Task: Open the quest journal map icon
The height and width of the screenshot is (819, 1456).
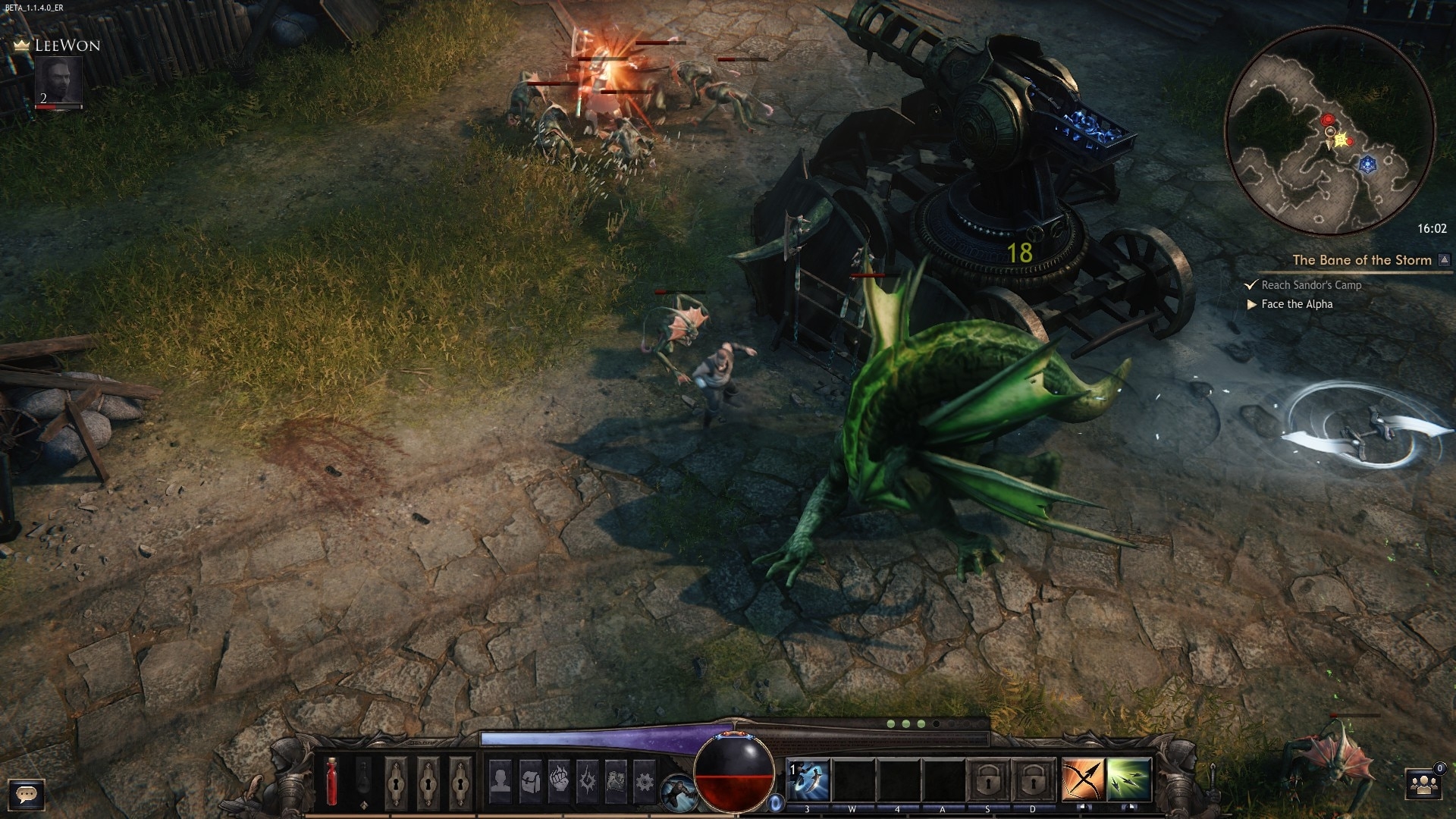Action: pos(616,779)
